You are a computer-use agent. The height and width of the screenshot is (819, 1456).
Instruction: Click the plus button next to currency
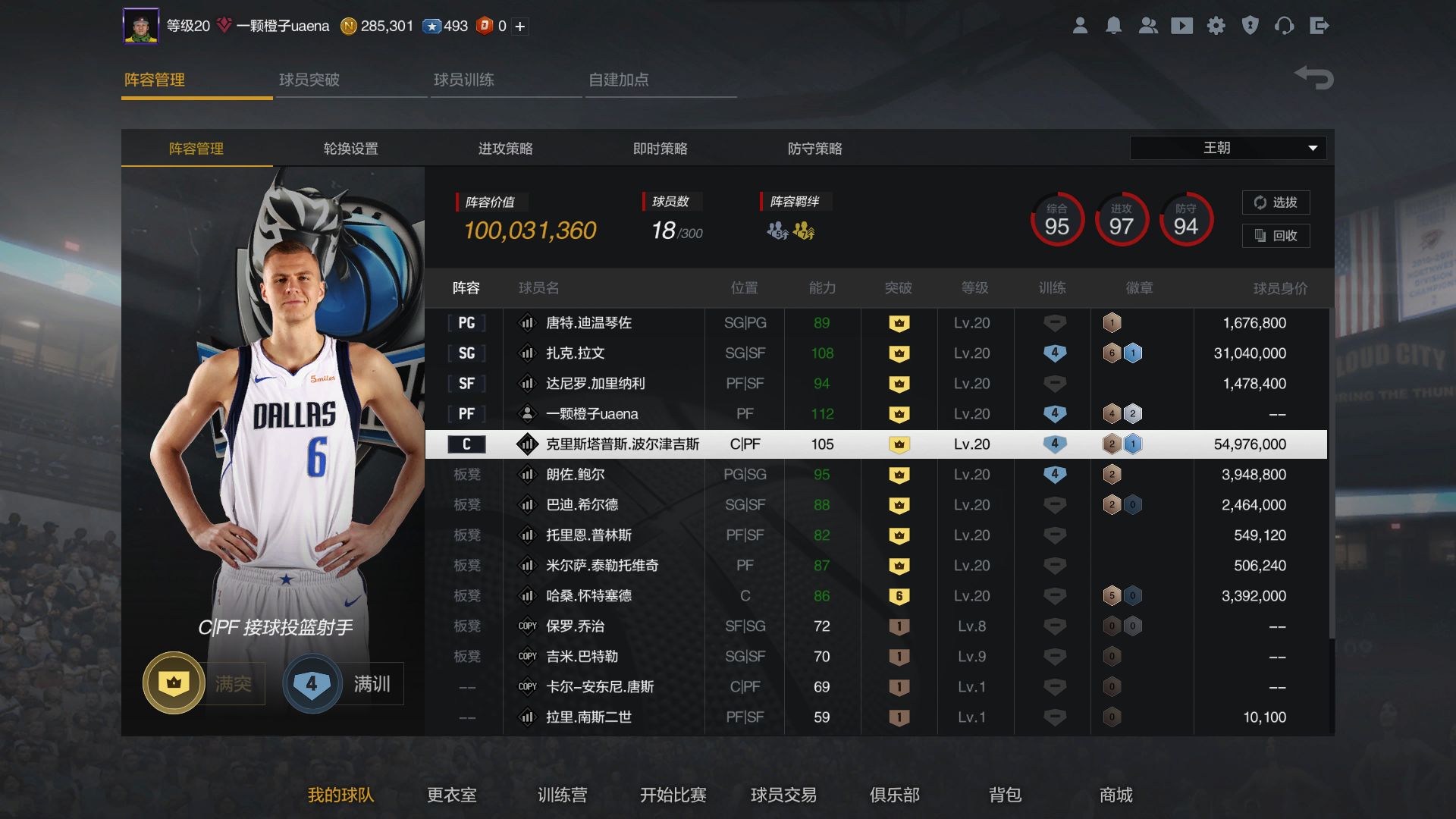point(519,25)
